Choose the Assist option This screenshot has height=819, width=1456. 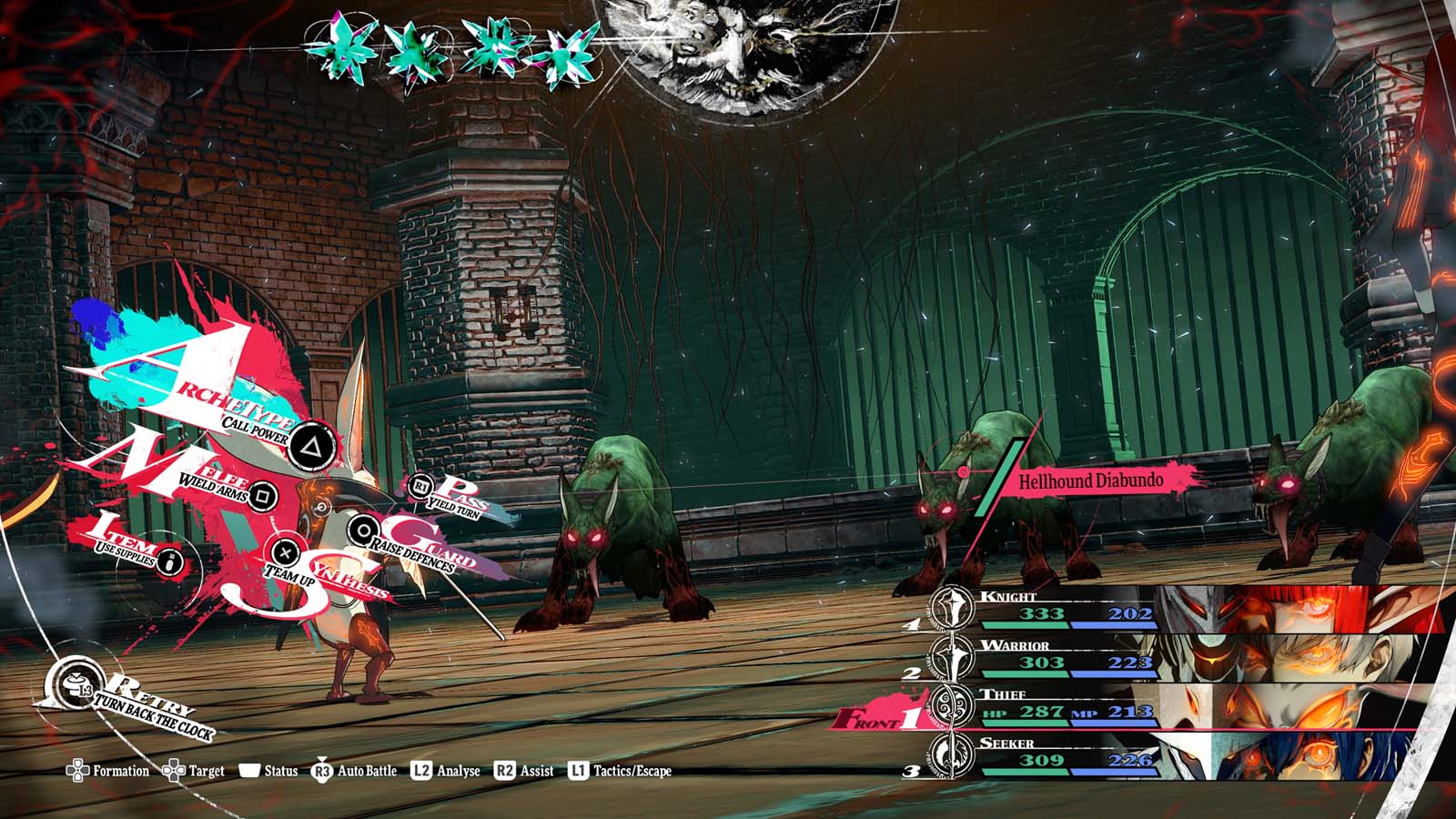[x=524, y=771]
